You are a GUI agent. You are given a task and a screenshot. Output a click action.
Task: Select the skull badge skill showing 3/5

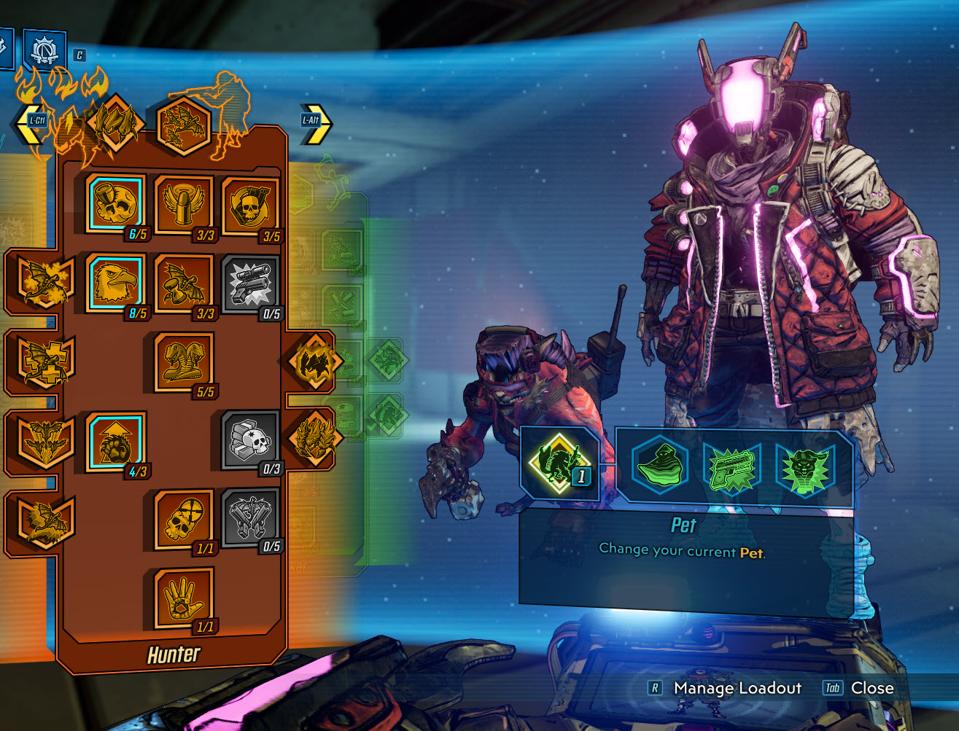[250, 203]
